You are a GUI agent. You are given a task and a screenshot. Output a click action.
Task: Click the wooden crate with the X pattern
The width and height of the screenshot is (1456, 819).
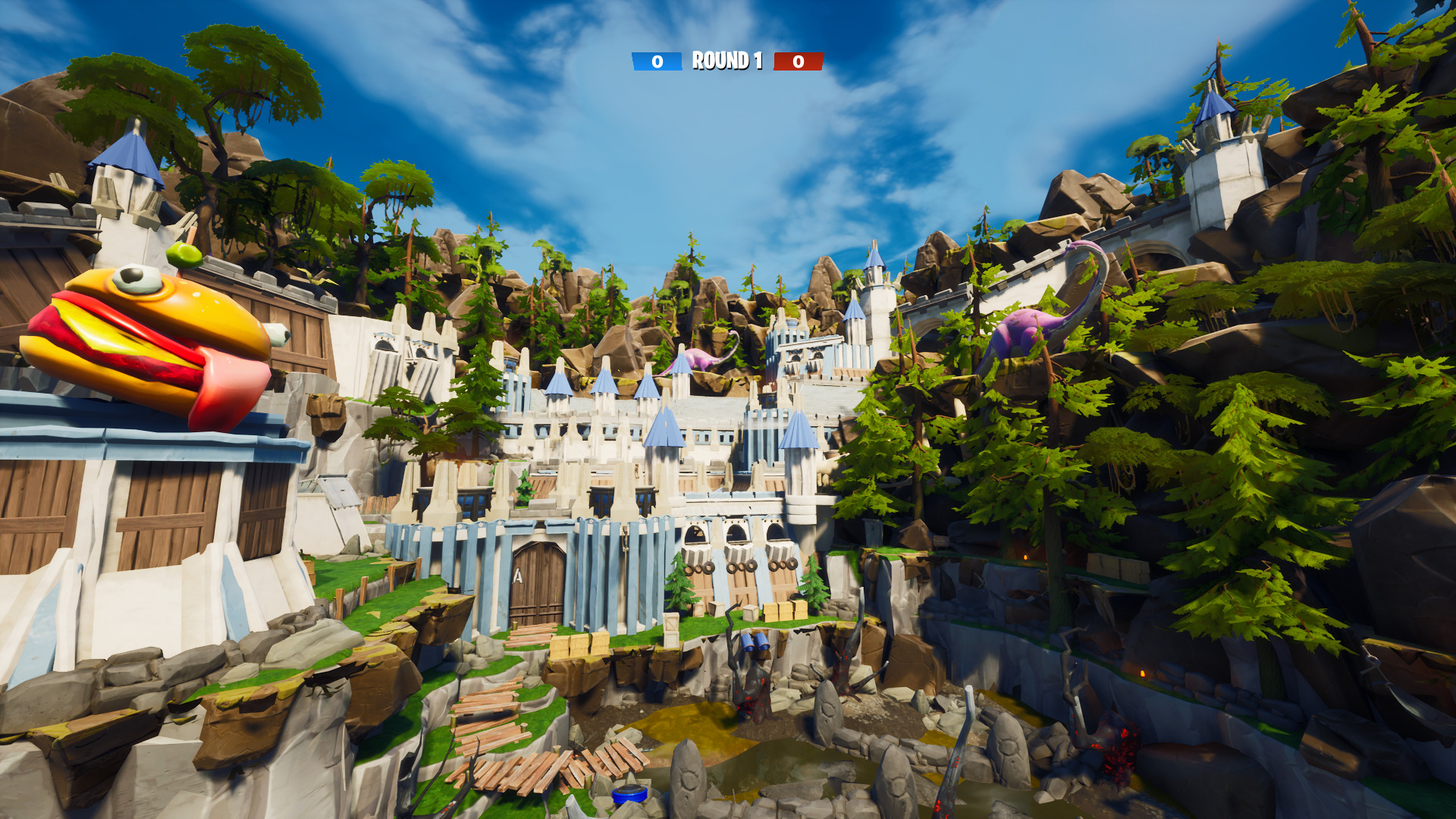tap(670, 622)
